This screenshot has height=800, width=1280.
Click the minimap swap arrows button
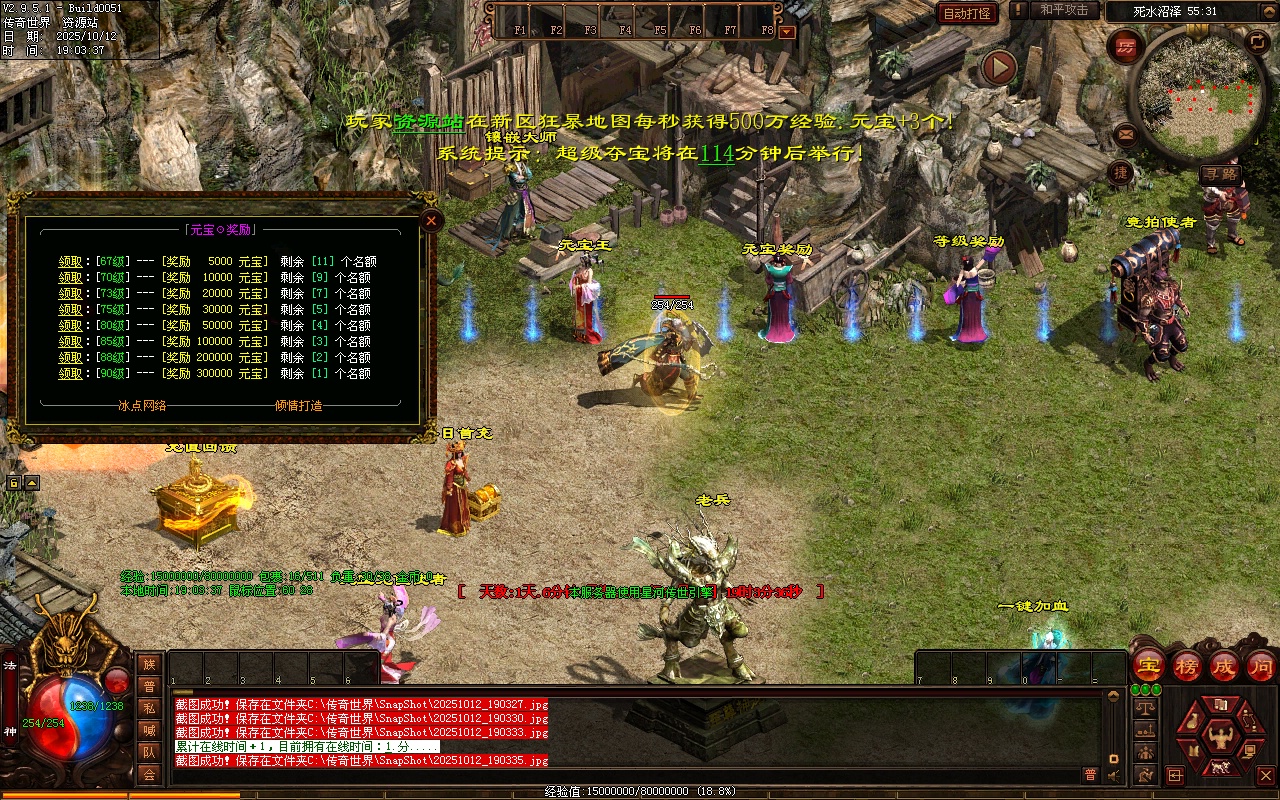point(1257,42)
